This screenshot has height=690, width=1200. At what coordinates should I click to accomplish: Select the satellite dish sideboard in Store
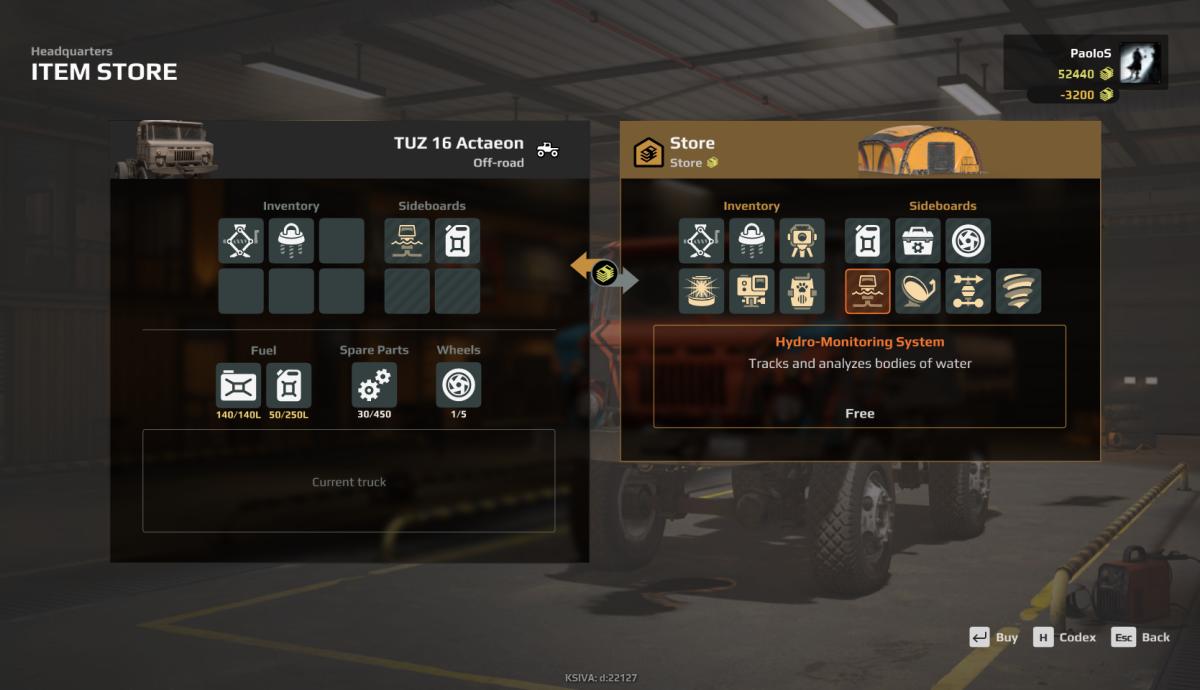(918, 291)
